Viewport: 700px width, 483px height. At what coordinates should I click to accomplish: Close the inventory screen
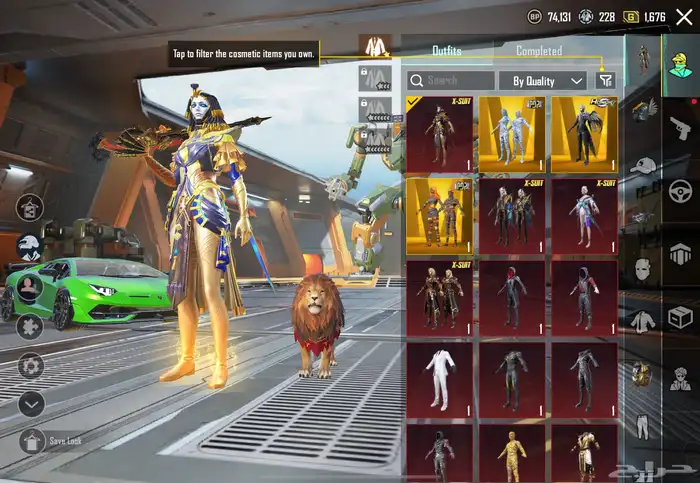(684, 17)
